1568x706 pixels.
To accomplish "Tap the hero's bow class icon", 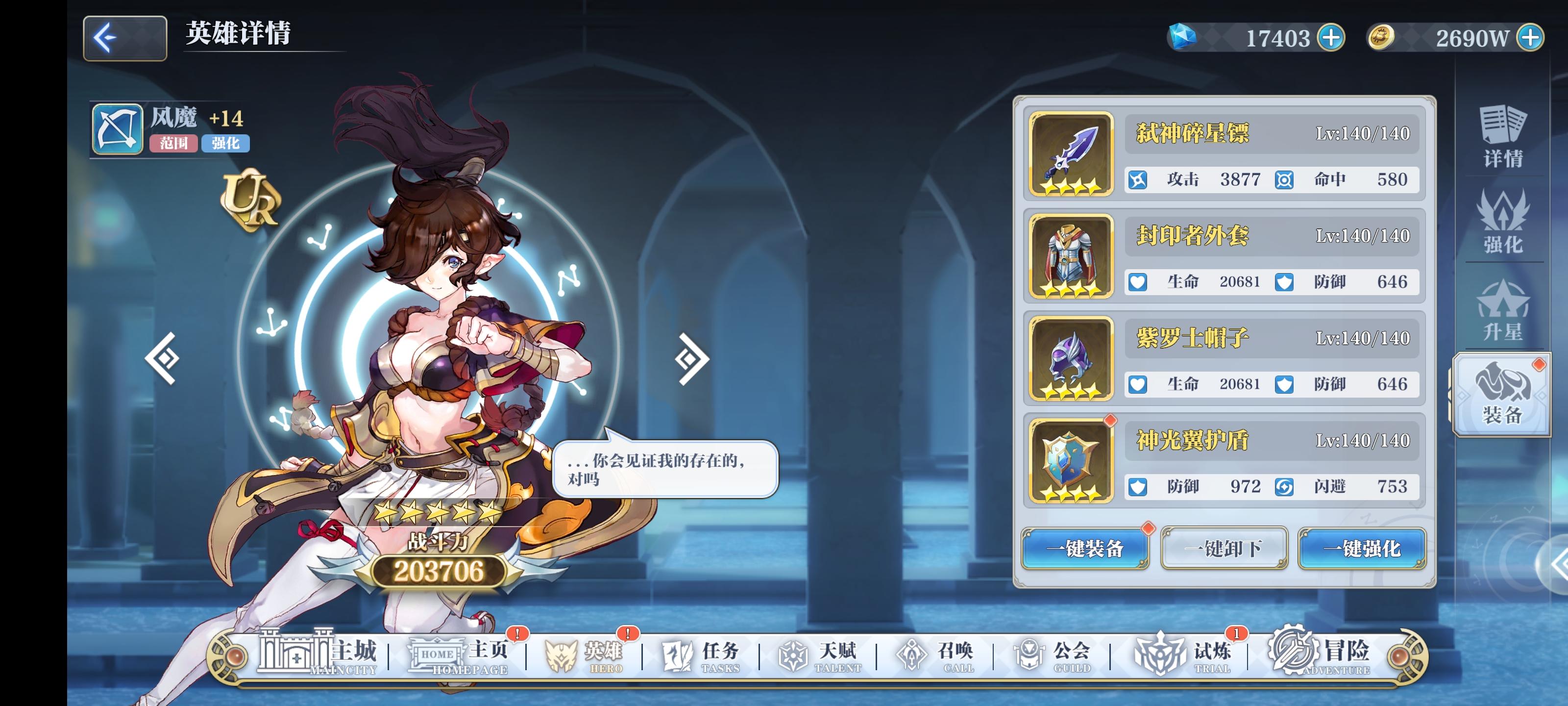I will 117,128.
